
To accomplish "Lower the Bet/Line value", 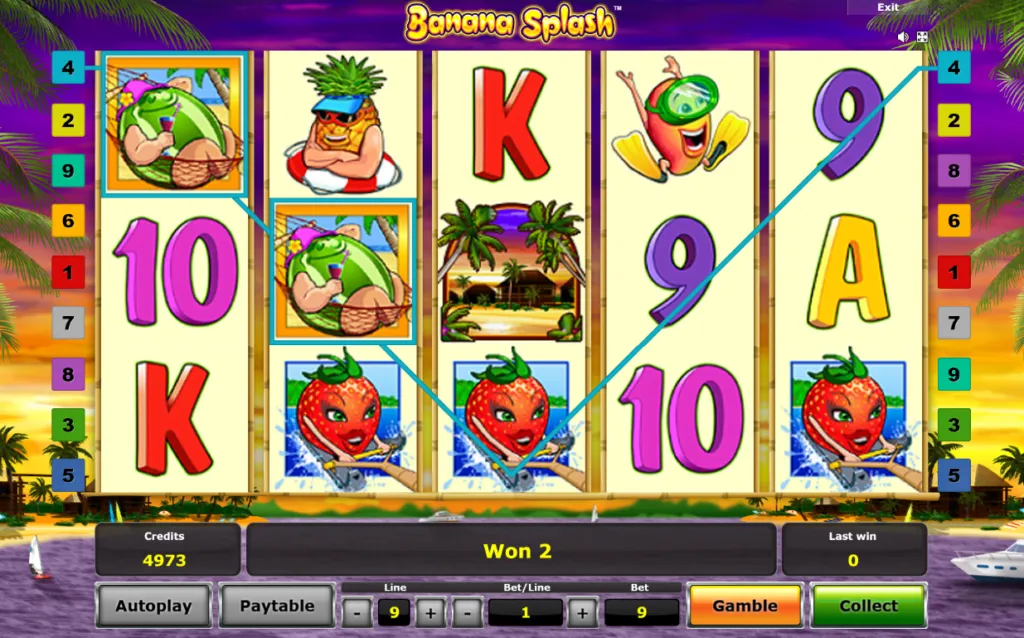I will coord(467,612).
